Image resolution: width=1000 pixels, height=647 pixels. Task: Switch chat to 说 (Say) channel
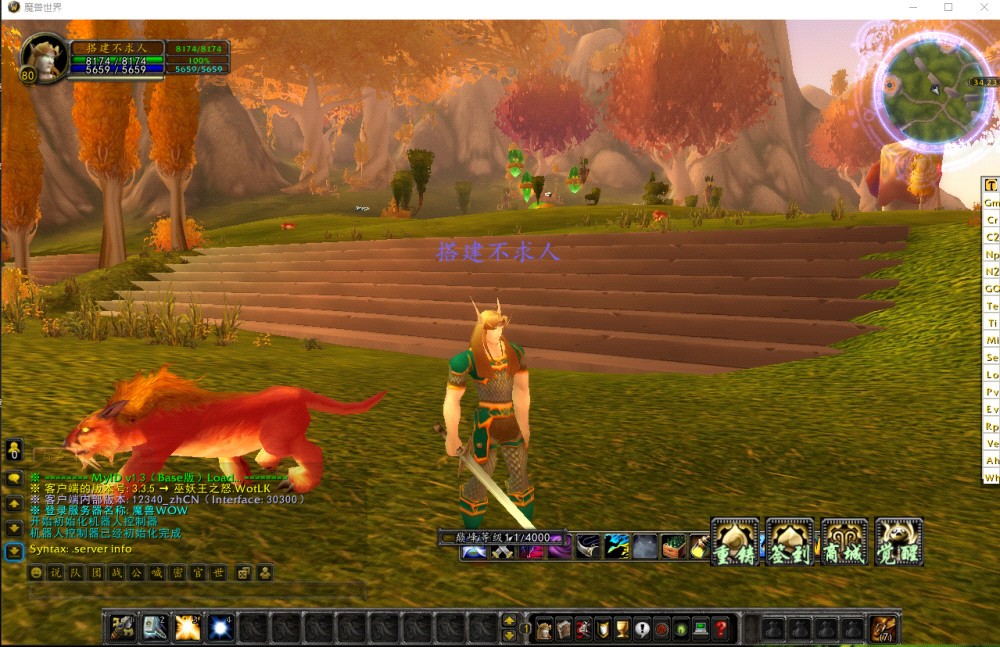tap(56, 573)
